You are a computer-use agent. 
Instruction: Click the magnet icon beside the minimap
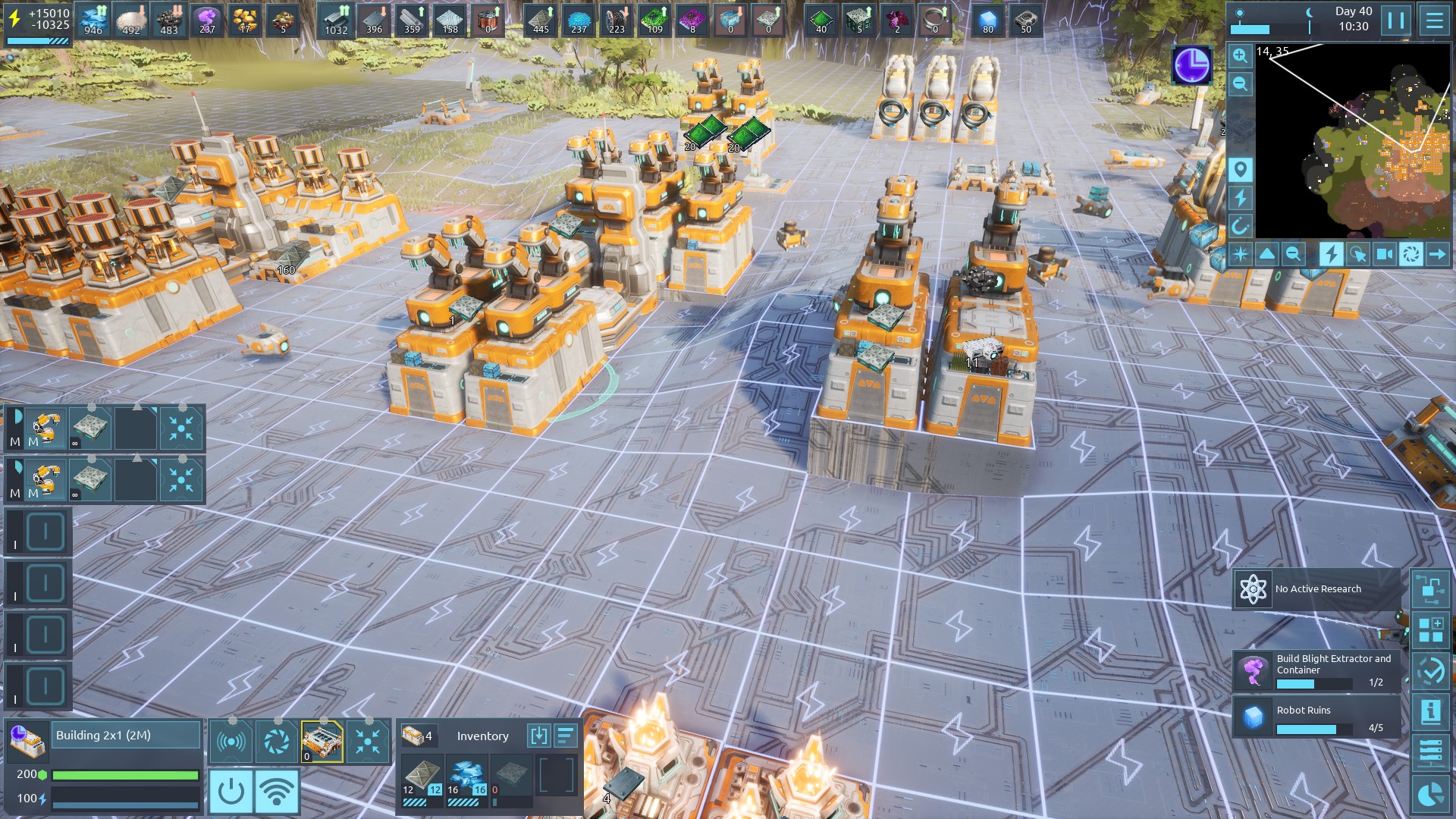[1240, 226]
